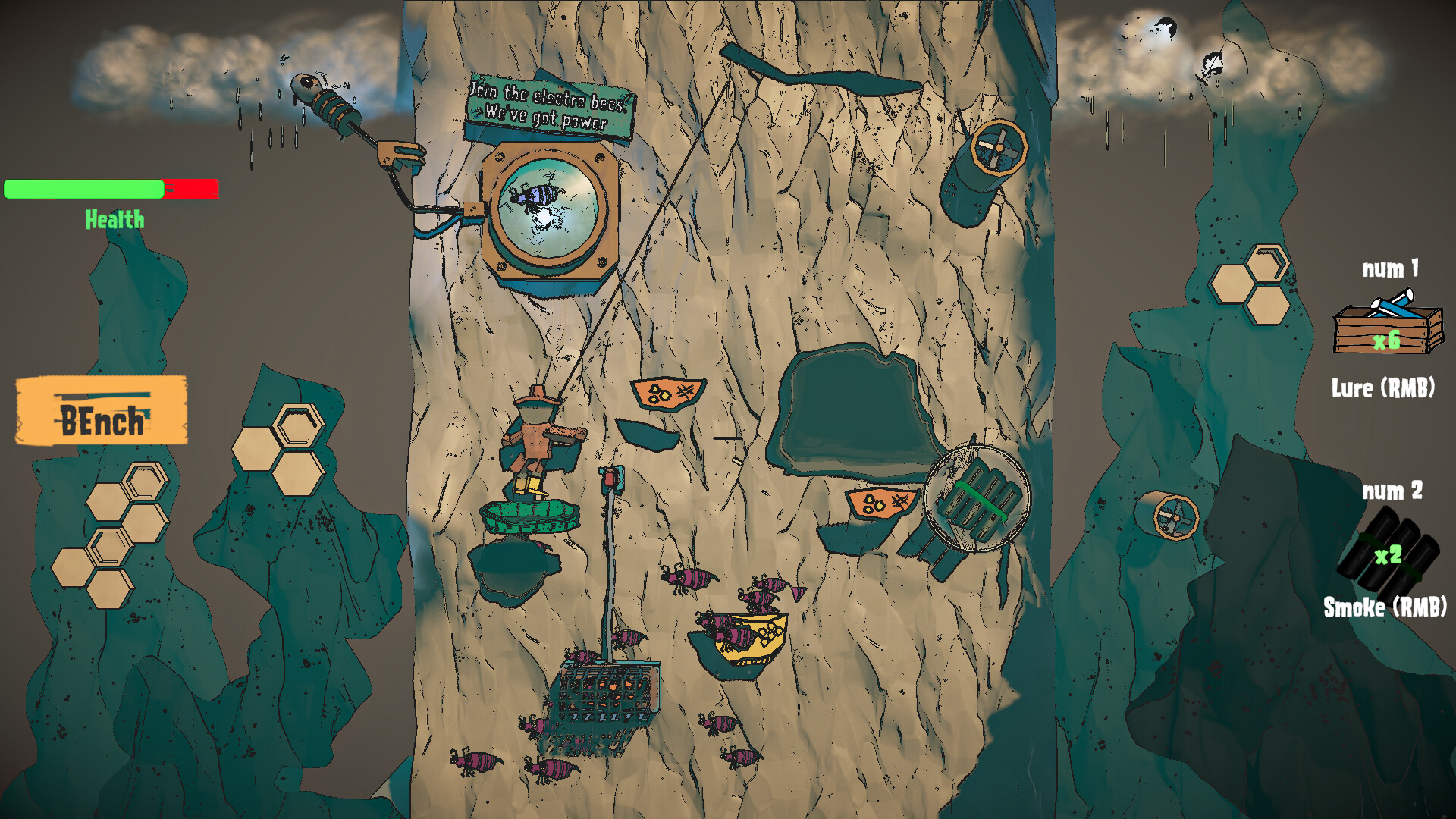Image resolution: width=1456 pixels, height=819 pixels.
Task: Click the green Health bar
Action: [x=85, y=188]
